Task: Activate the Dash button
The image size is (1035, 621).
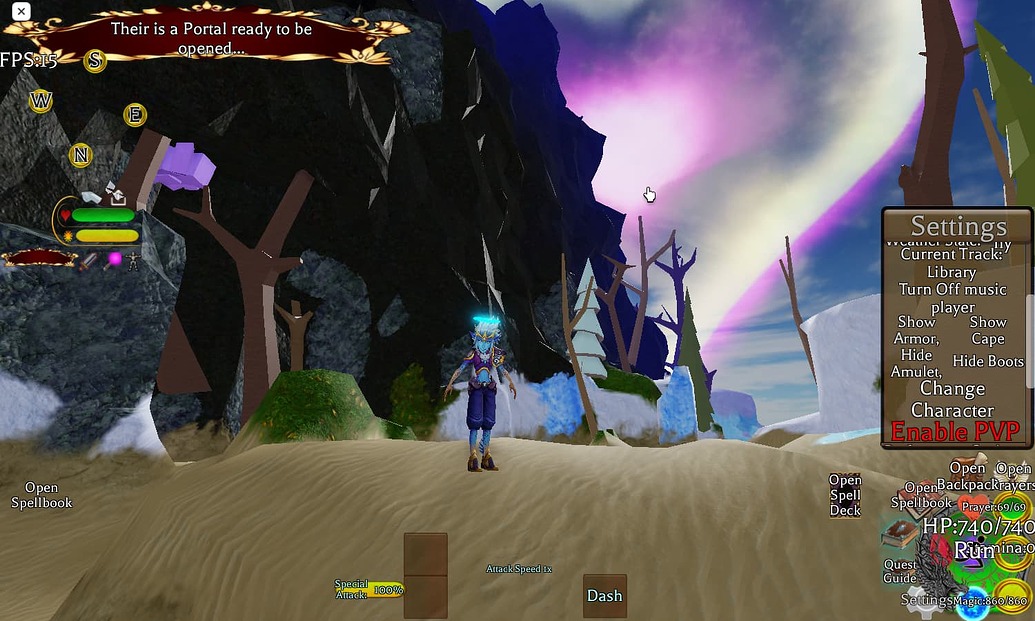Action: [604, 595]
